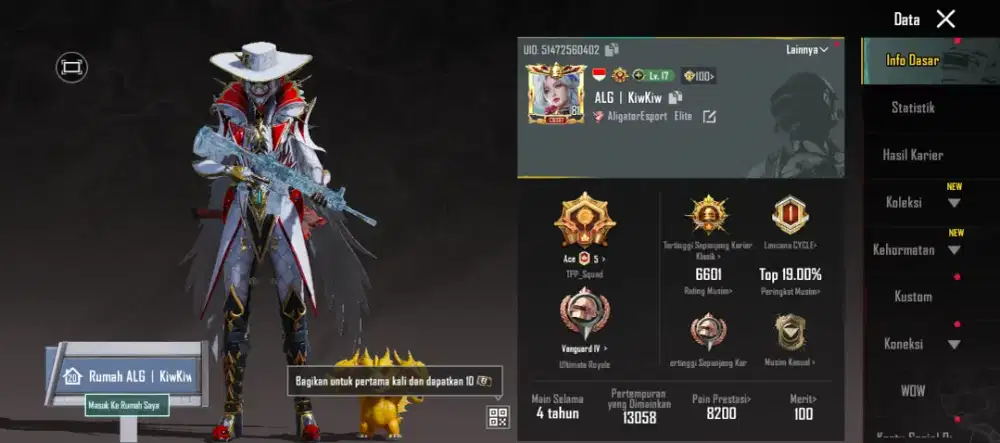Select the WOW tab
1000x443 pixels.
pyautogui.click(x=912, y=390)
